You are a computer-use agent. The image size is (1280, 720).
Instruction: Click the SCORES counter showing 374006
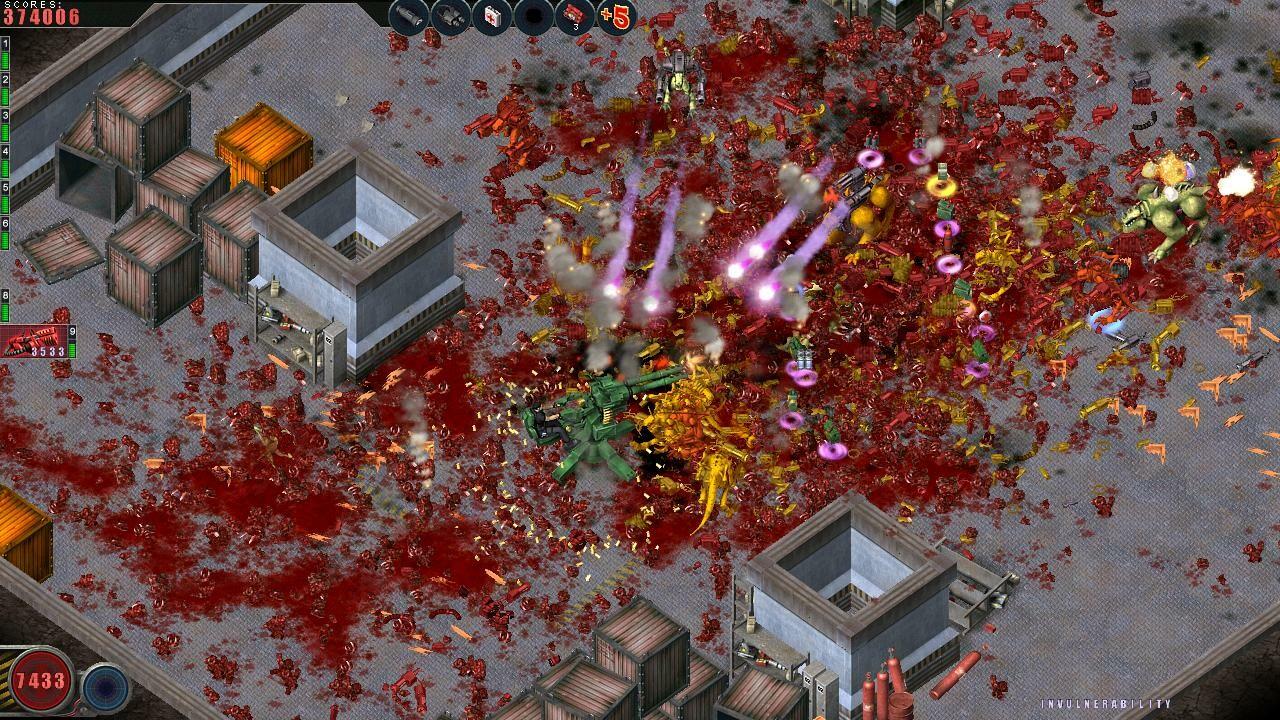(x=40, y=12)
